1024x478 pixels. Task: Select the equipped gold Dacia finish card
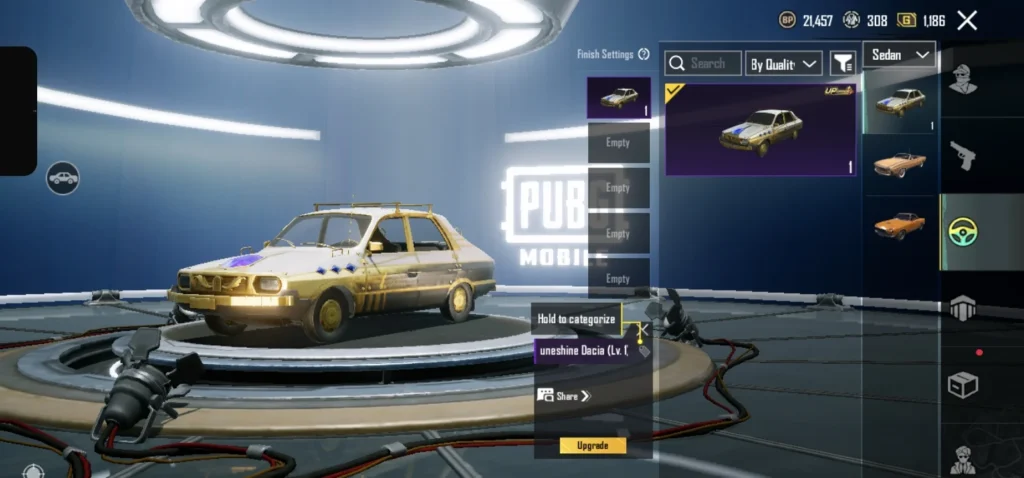click(760, 129)
